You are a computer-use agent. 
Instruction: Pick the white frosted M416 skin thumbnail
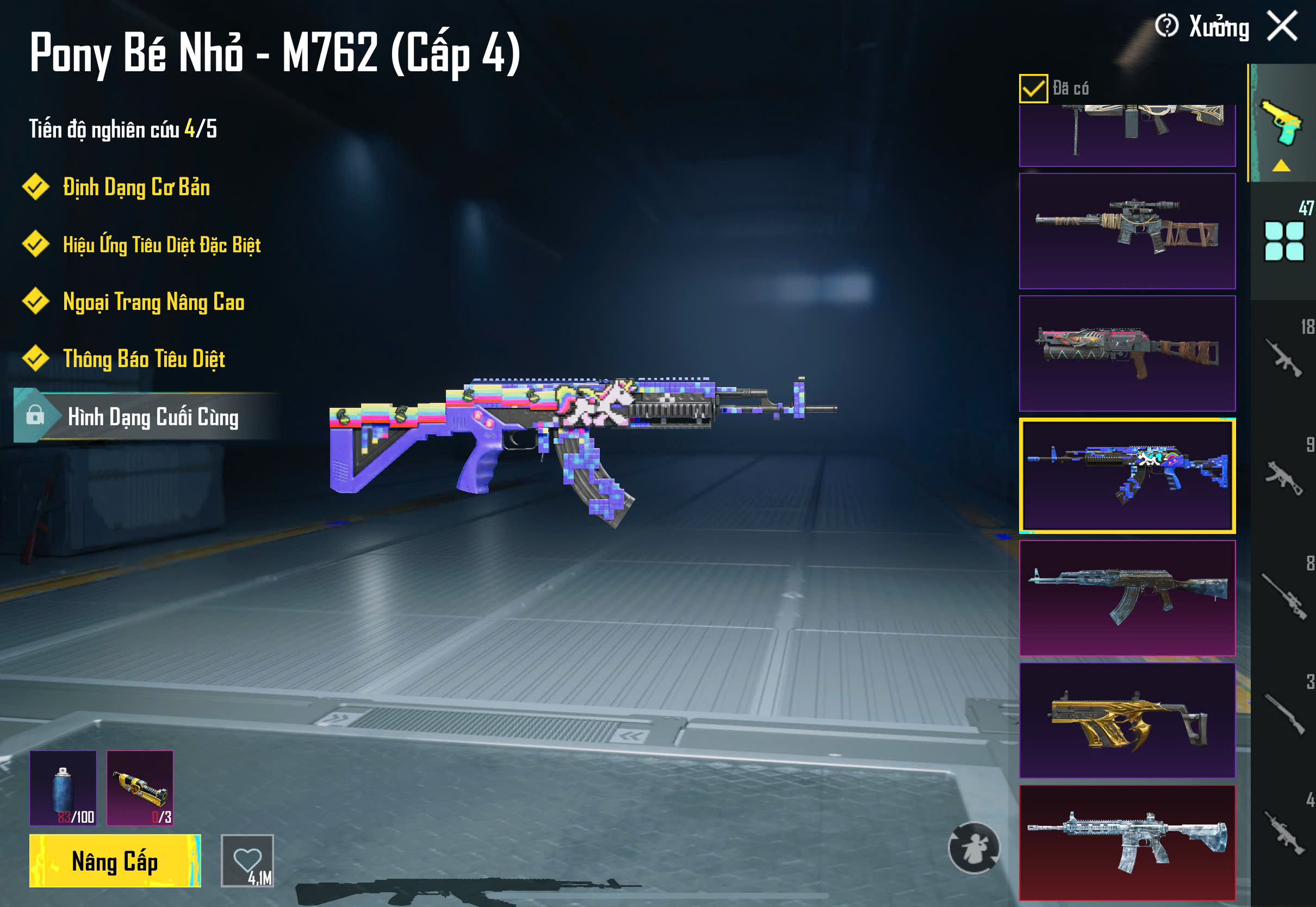click(x=1127, y=842)
